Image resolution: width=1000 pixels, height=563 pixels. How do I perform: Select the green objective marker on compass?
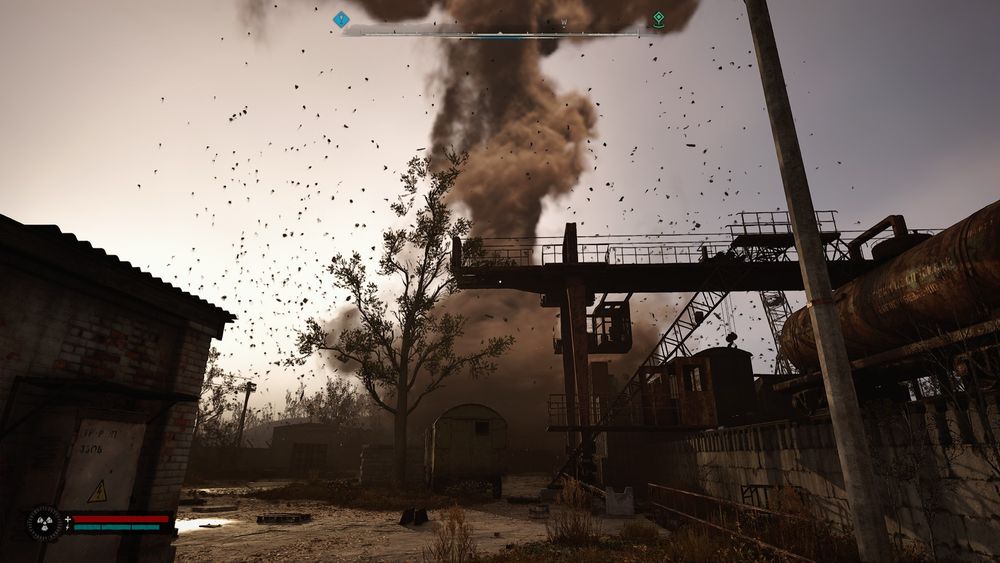pyautogui.click(x=658, y=19)
